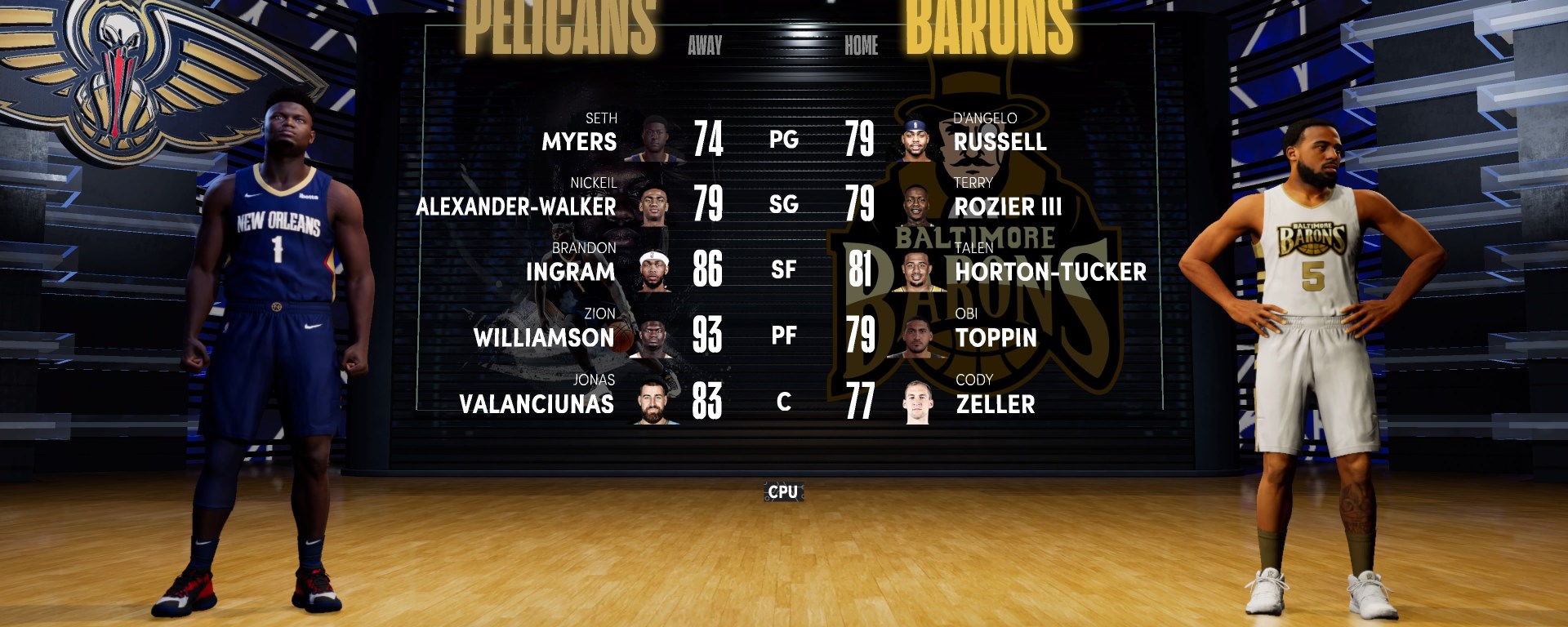Image resolution: width=1568 pixels, height=627 pixels.
Task: Choose Nickeil Alexander-Walker's shooting guard row
Action: coord(516,207)
